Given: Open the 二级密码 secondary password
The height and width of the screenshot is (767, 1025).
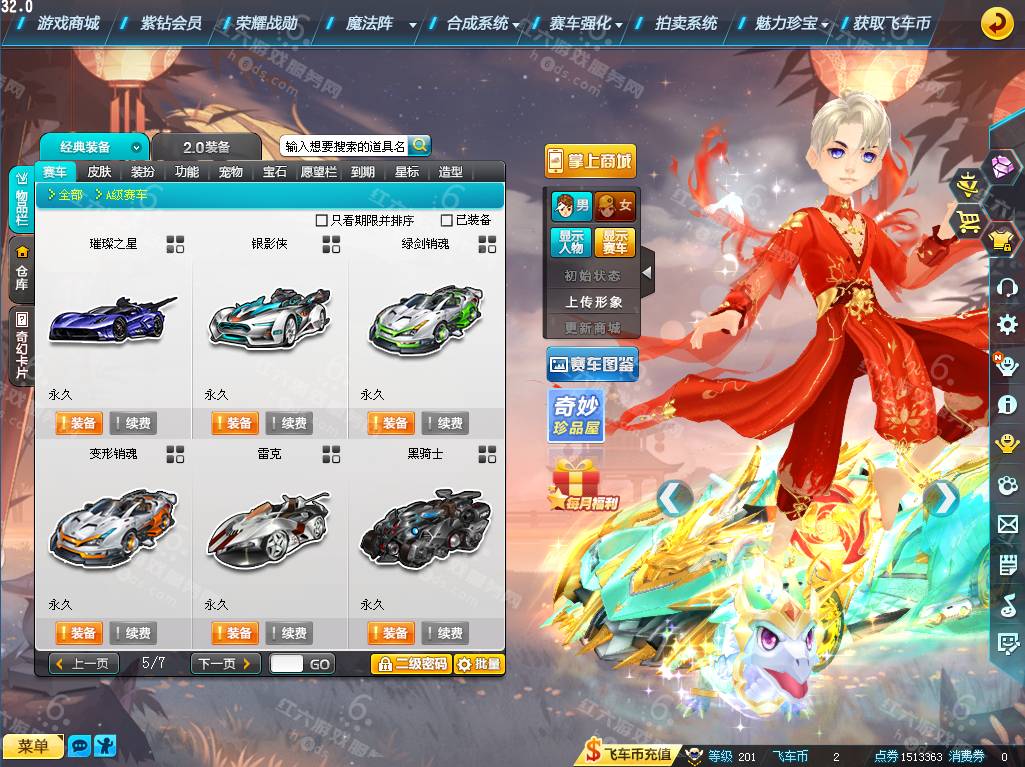Looking at the screenshot, I should [x=411, y=663].
